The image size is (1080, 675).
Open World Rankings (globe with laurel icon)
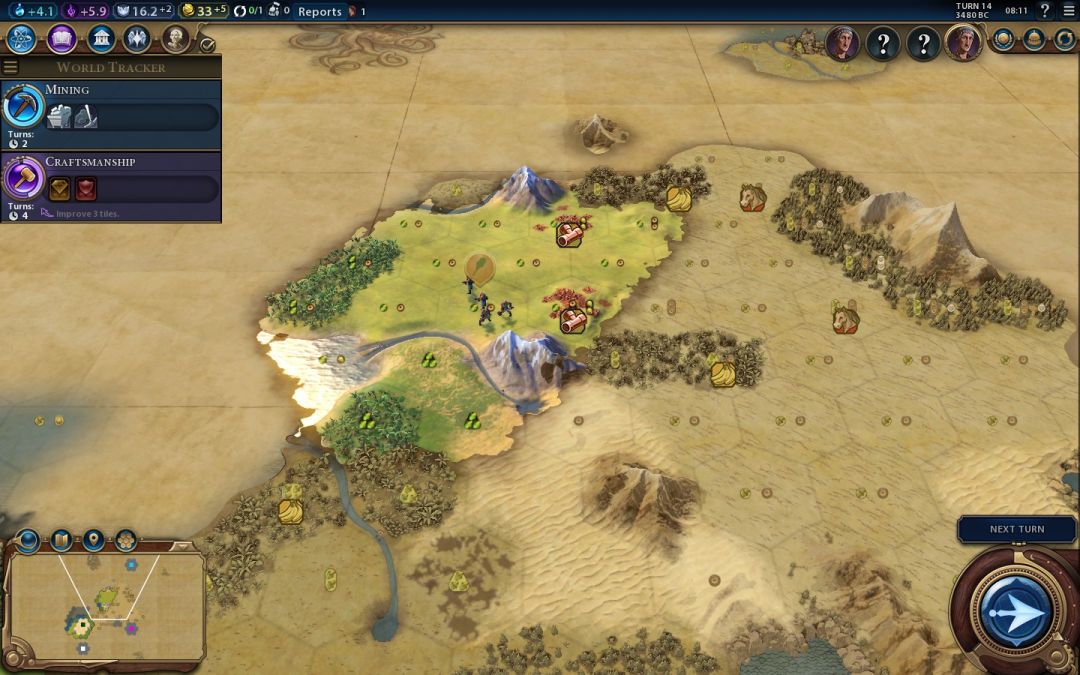pos(1004,39)
